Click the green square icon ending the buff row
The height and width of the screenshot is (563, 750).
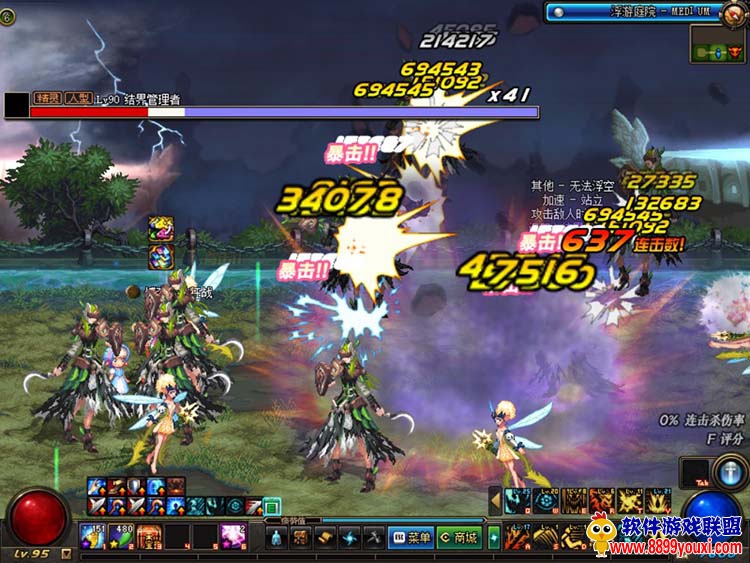[x=271, y=506]
